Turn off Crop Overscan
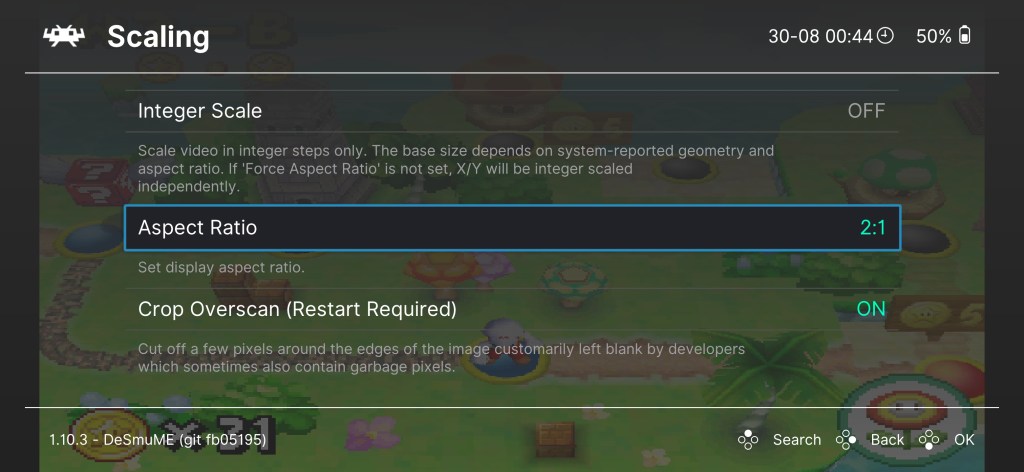The height and width of the screenshot is (472, 1024). tap(511, 309)
